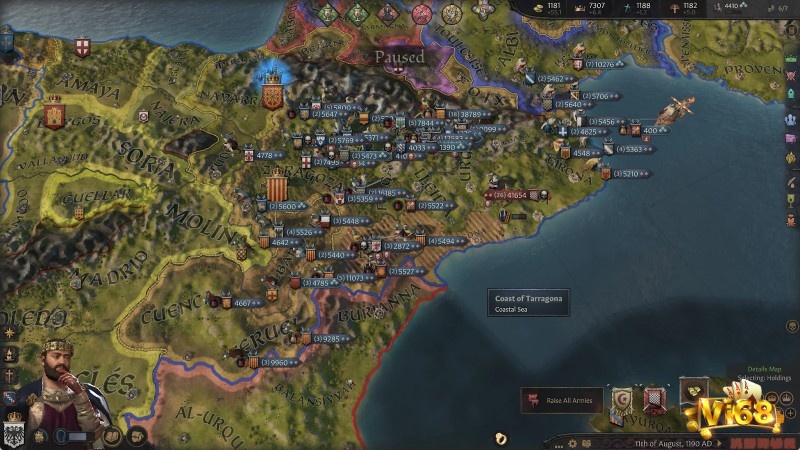Open the encyclopedia book icon beside the gear
800x450 pixels.
(x=588, y=441)
